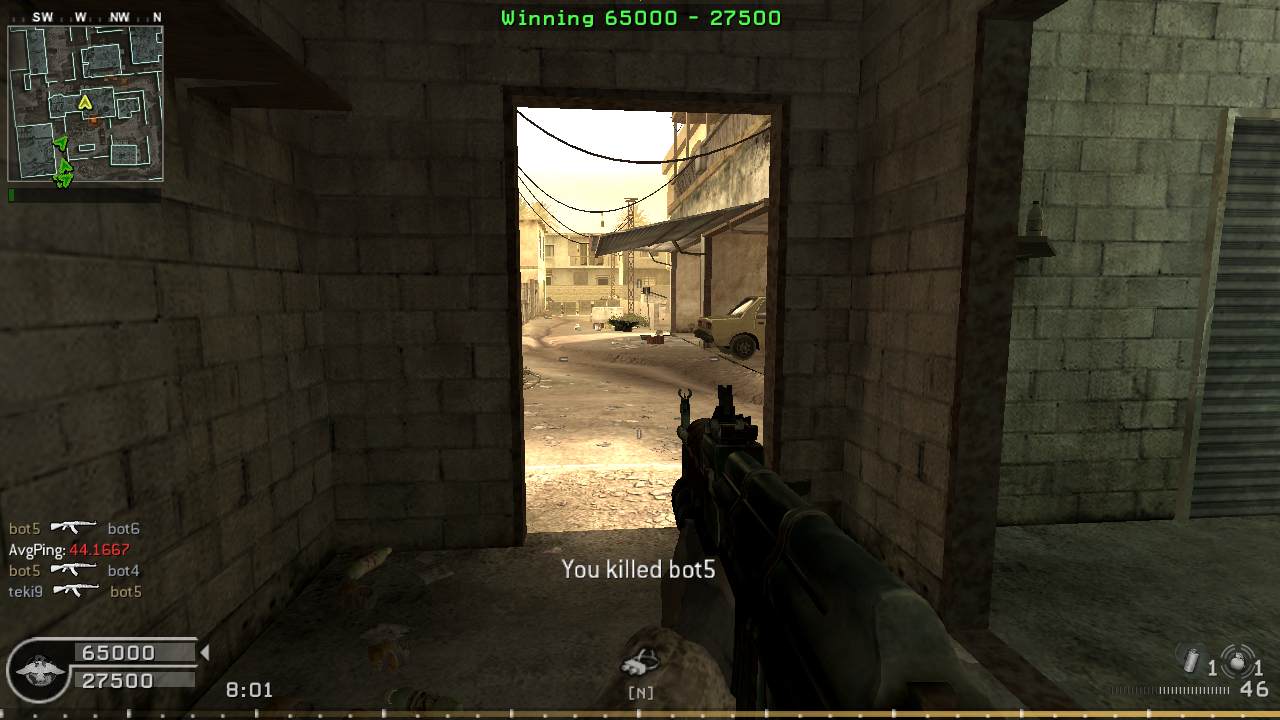Image resolution: width=1280 pixels, height=720 pixels.
Task: Click the minimap in the corner
Action: pos(85,103)
